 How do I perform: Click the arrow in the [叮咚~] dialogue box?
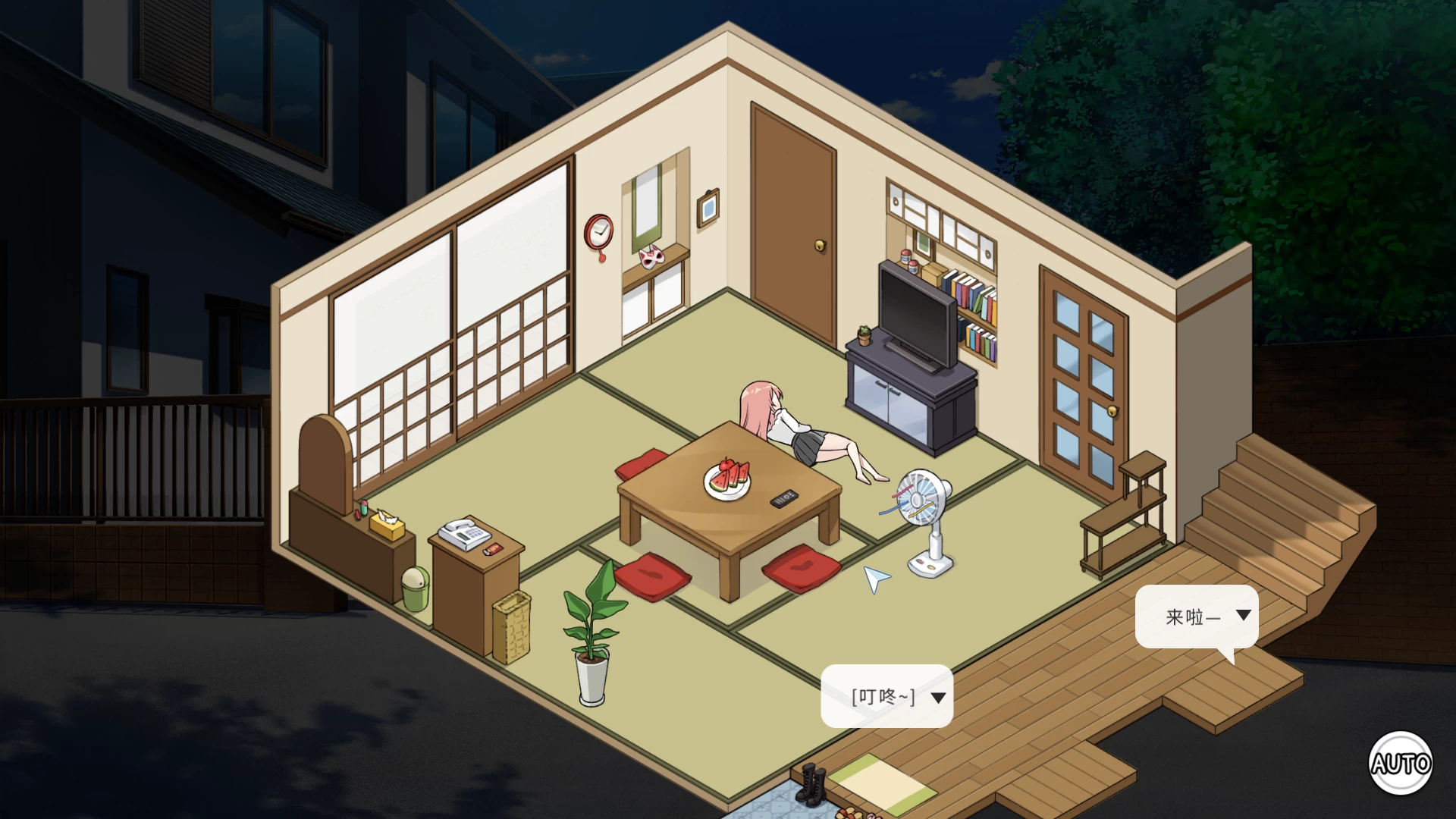[938, 697]
